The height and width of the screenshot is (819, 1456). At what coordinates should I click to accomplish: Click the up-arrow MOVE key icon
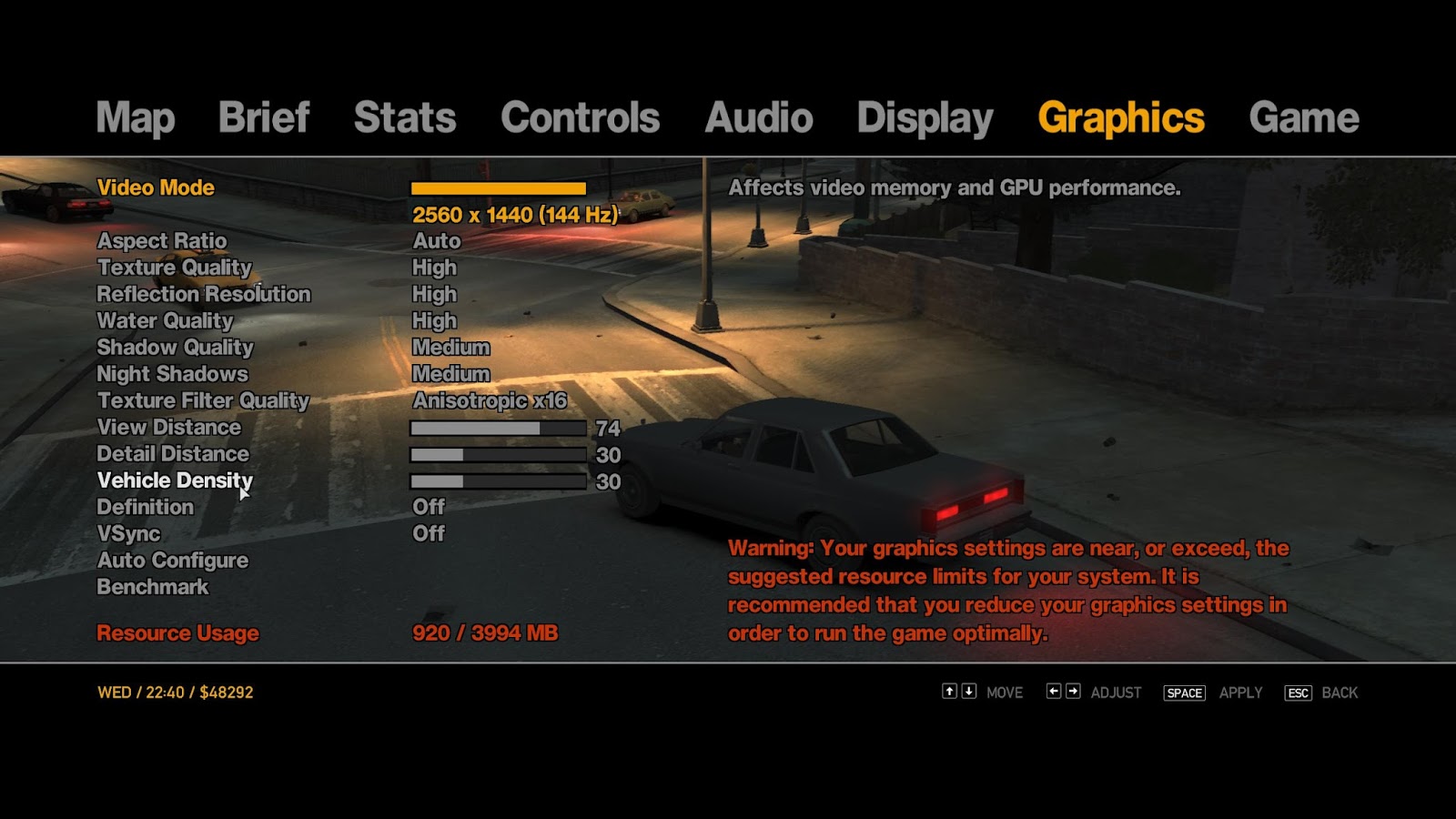pyautogui.click(x=949, y=693)
